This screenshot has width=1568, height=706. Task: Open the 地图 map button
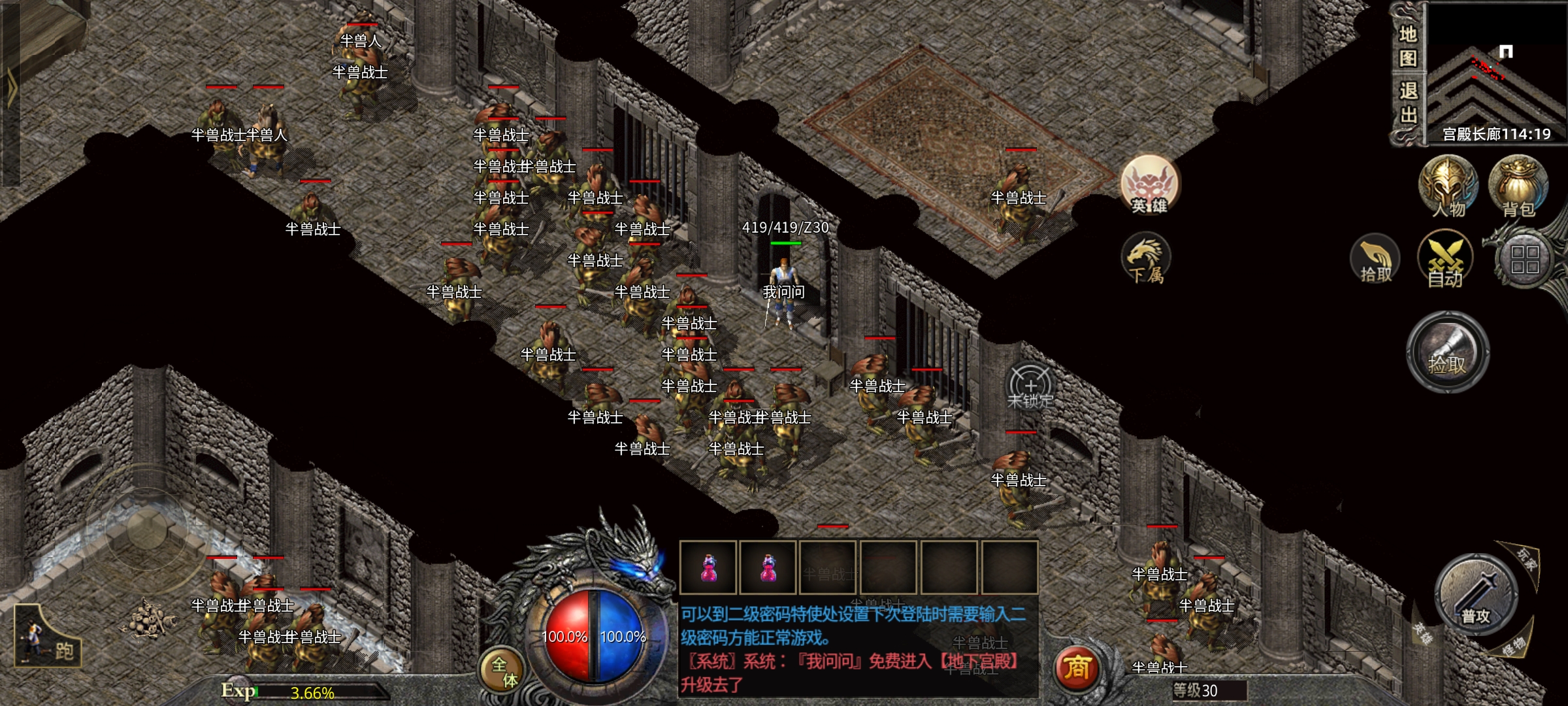tap(1407, 46)
